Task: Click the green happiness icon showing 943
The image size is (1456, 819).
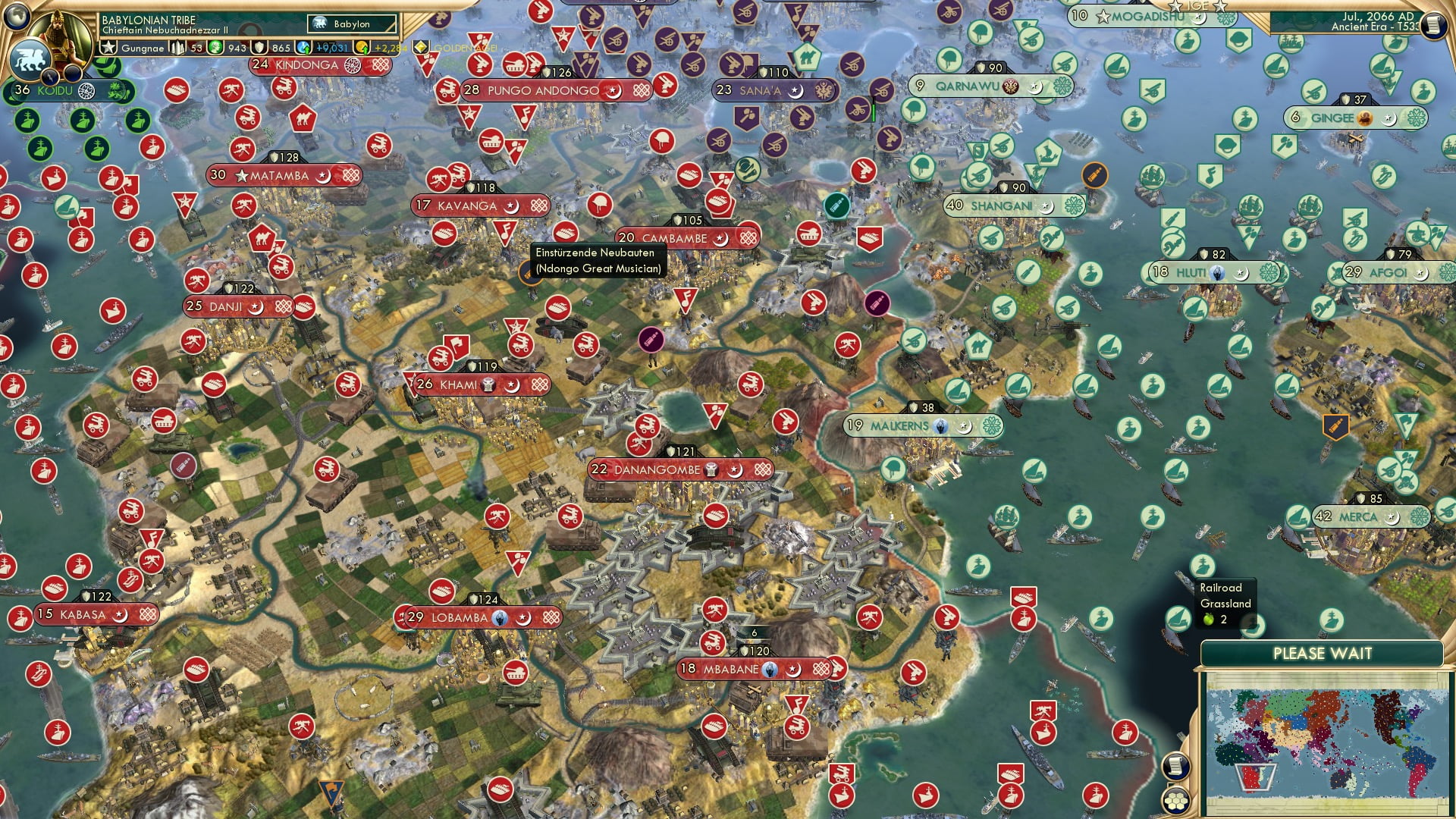Action: (x=217, y=46)
